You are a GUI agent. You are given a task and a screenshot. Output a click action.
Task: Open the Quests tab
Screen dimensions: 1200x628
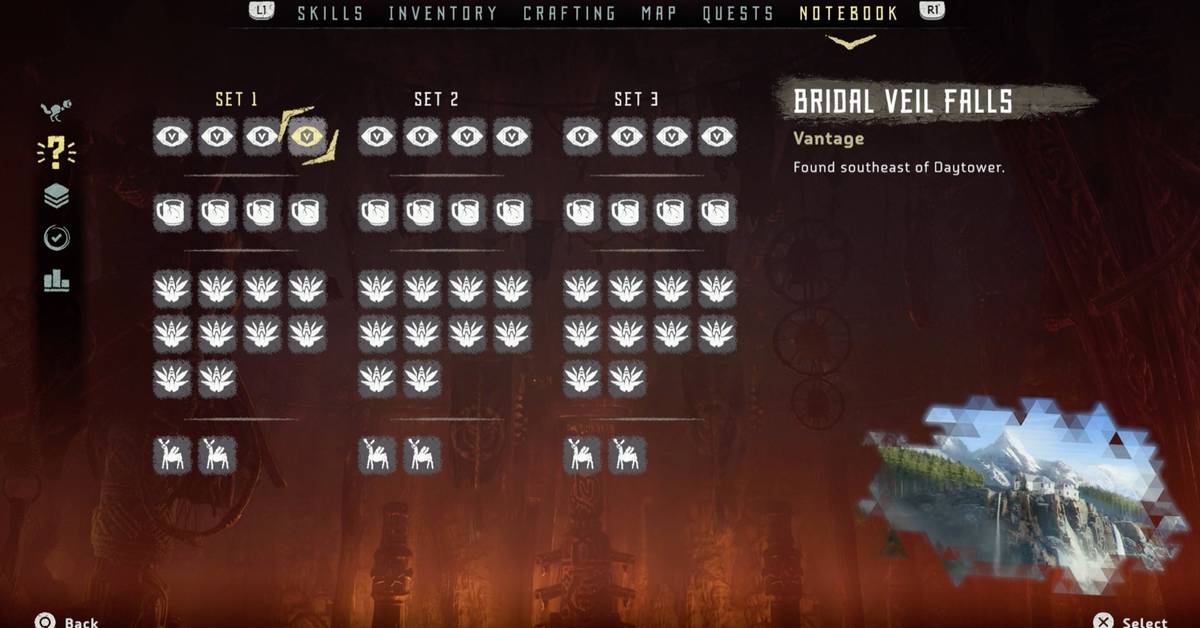click(x=738, y=14)
